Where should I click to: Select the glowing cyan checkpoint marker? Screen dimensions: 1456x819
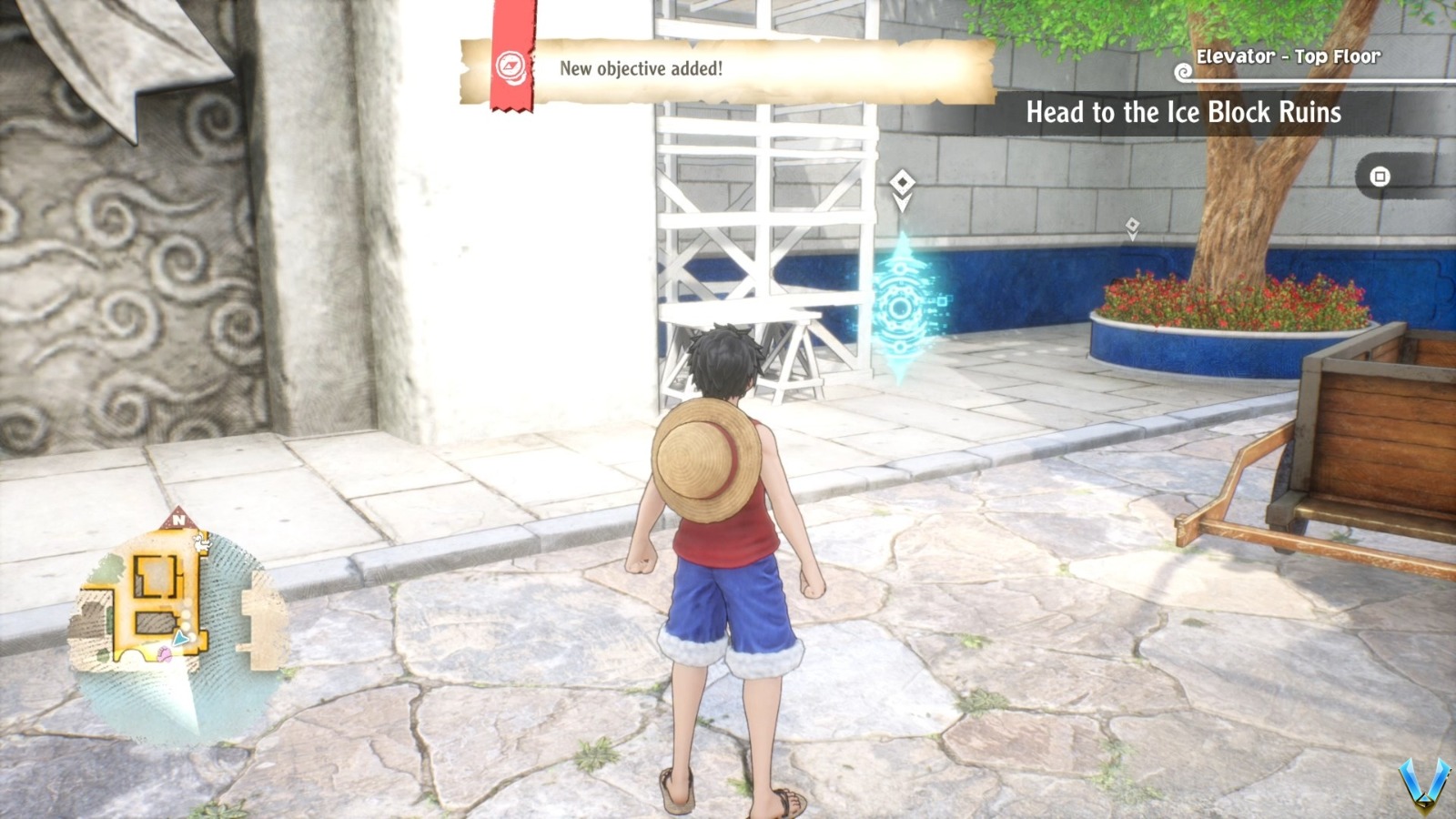click(x=899, y=306)
